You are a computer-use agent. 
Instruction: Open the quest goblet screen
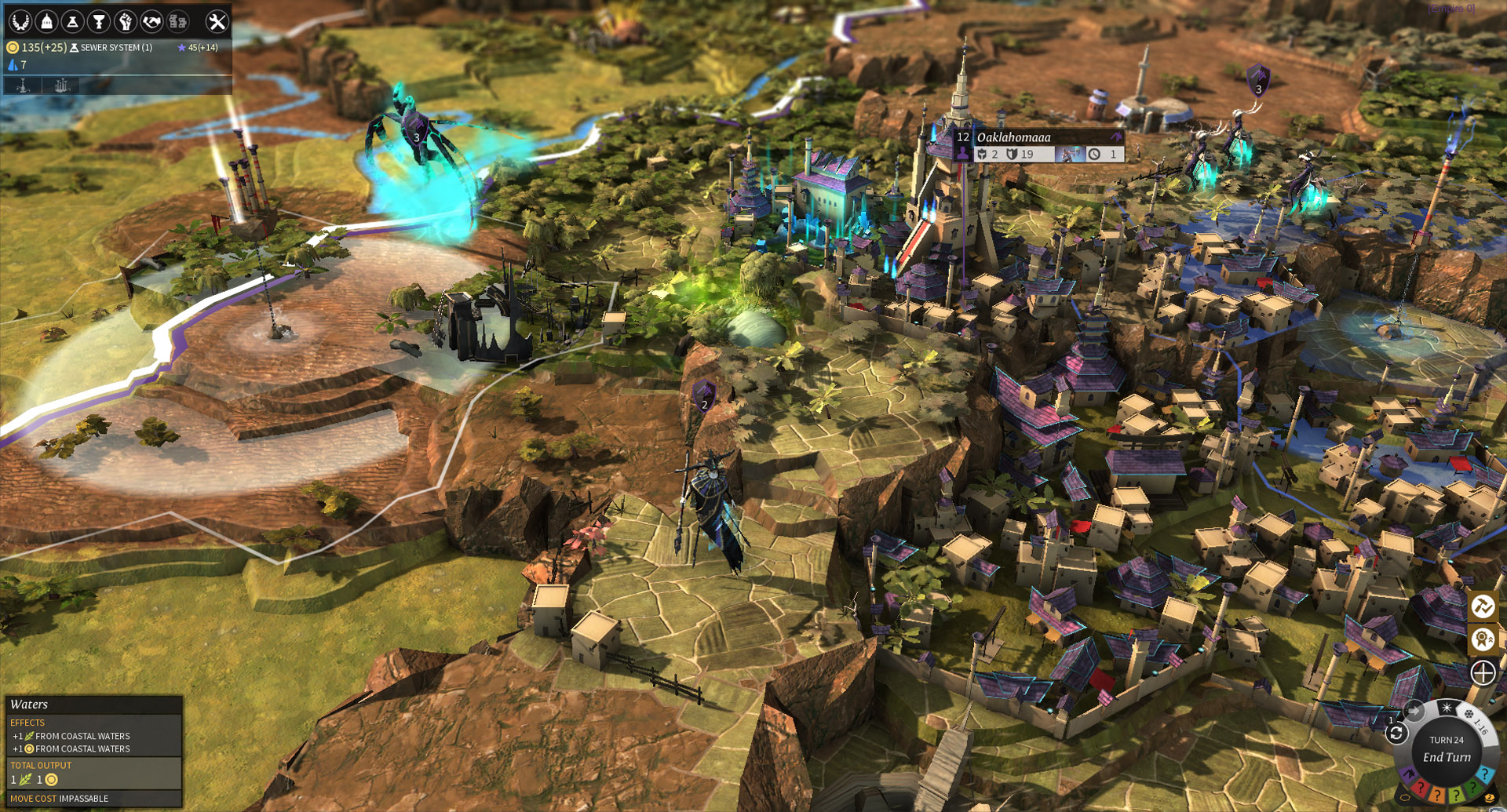[99, 21]
